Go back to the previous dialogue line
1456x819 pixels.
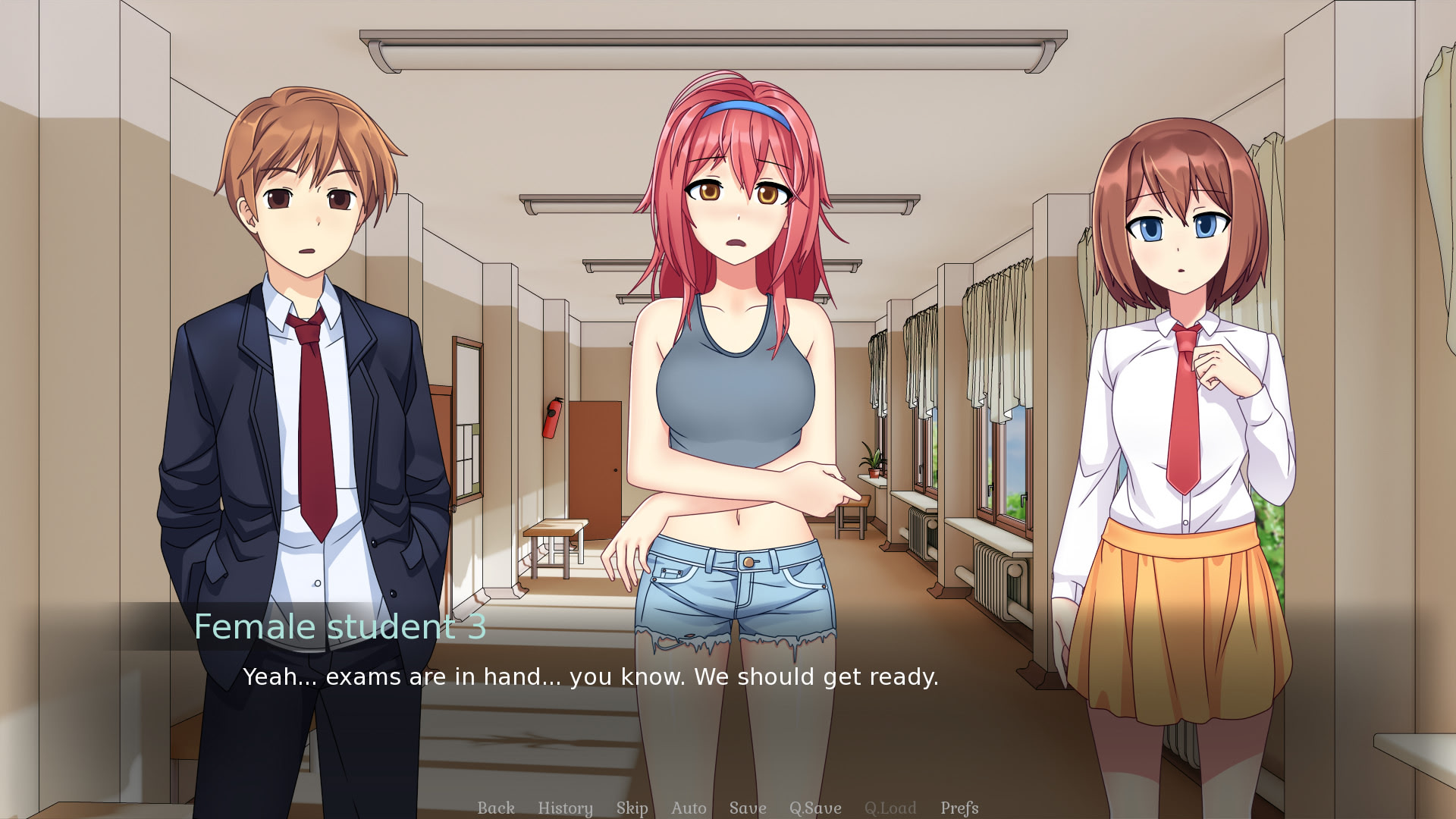tap(496, 808)
